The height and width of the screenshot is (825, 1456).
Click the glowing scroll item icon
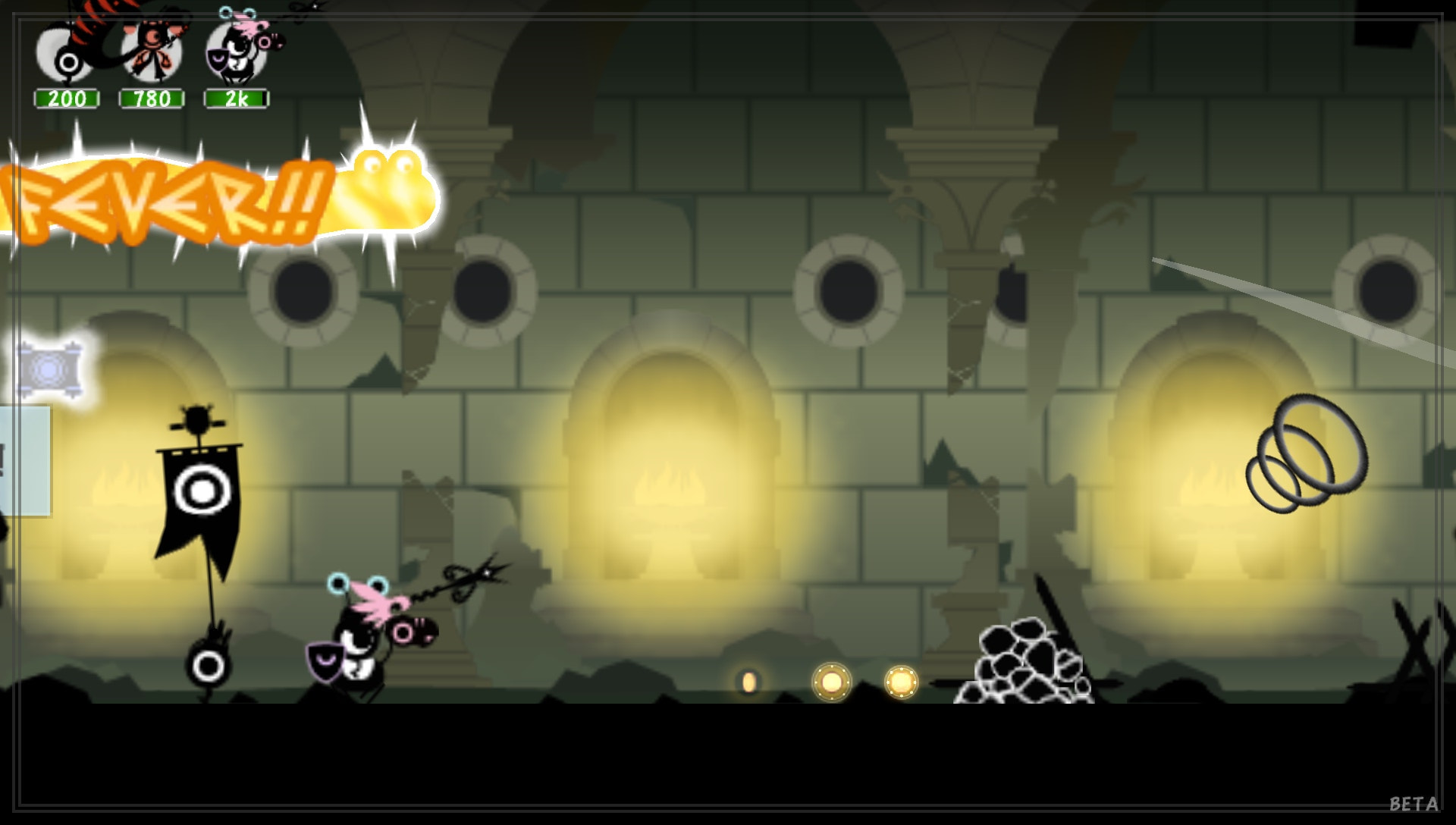[49, 368]
